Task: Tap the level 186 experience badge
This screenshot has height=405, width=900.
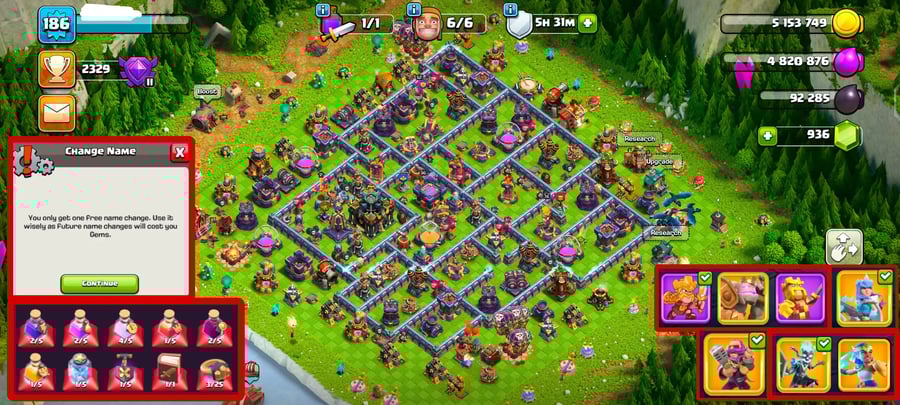Action: [x=57, y=24]
